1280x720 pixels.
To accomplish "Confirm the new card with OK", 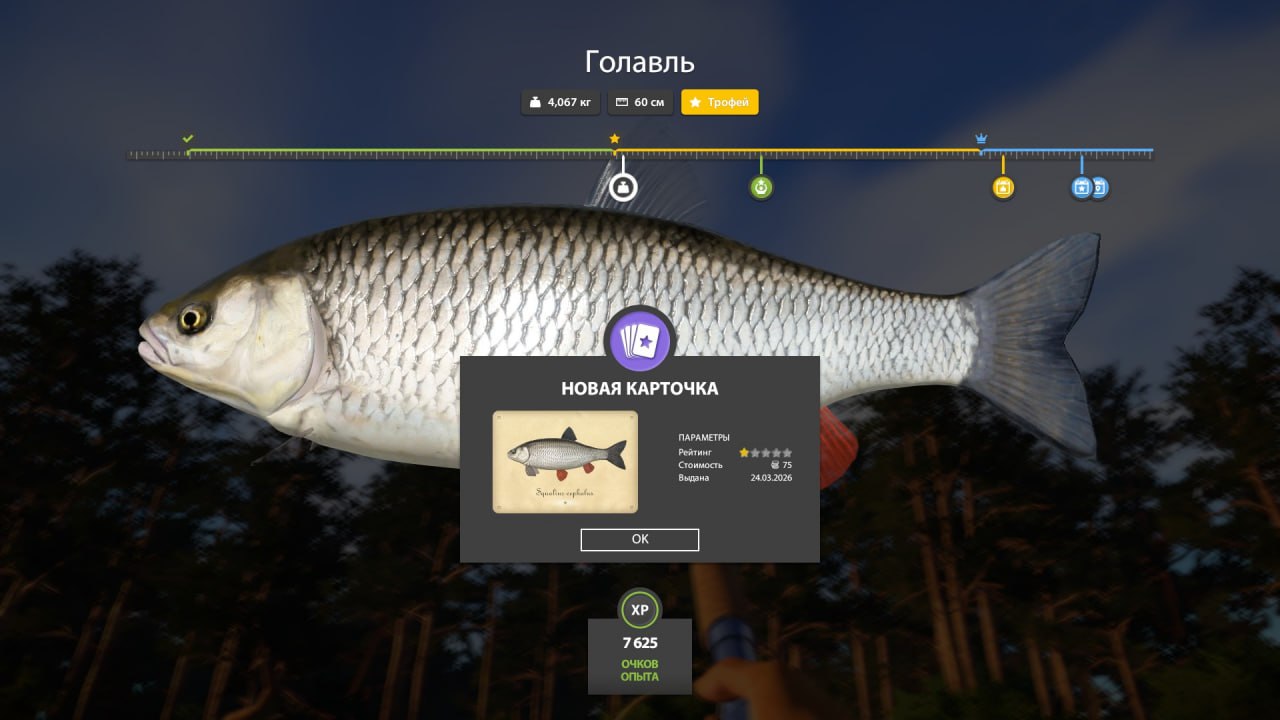I will point(640,539).
